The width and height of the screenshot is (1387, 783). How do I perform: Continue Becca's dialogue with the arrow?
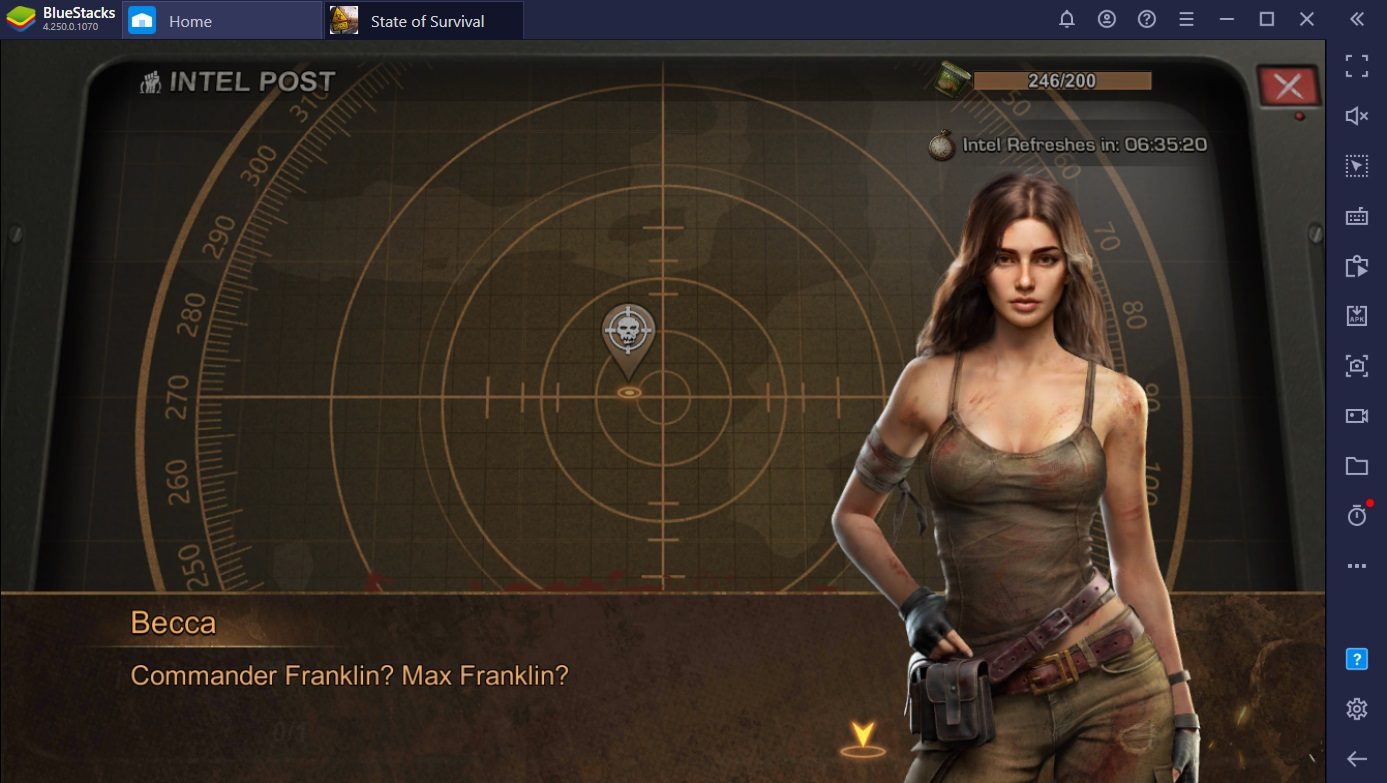click(862, 737)
